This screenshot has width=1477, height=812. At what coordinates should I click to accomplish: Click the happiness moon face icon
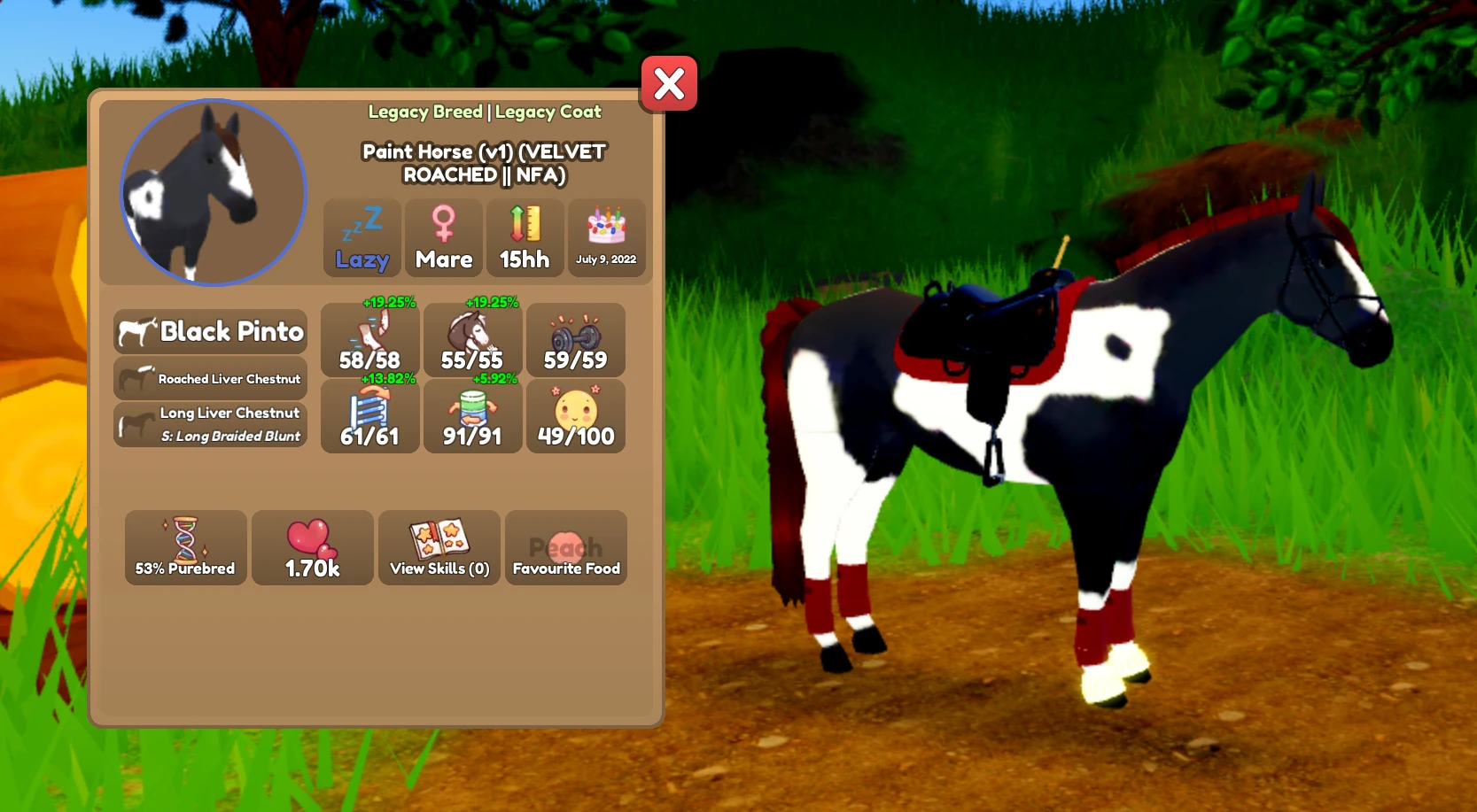pyautogui.click(x=575, y=416)
